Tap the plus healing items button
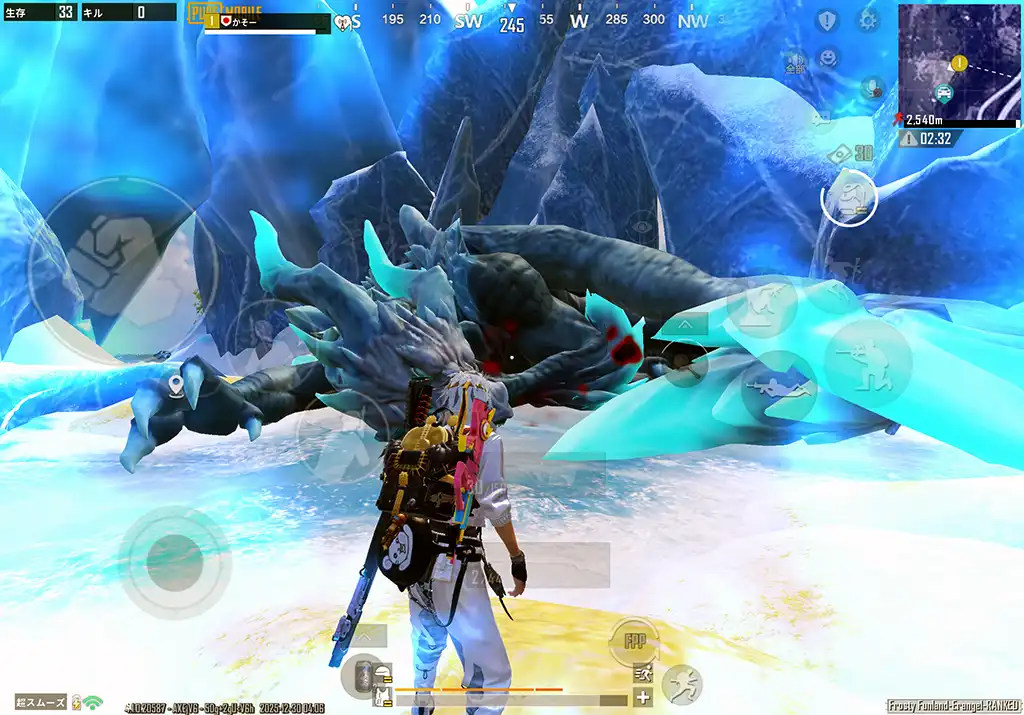Screen dimensions: 1024x715 643,698
